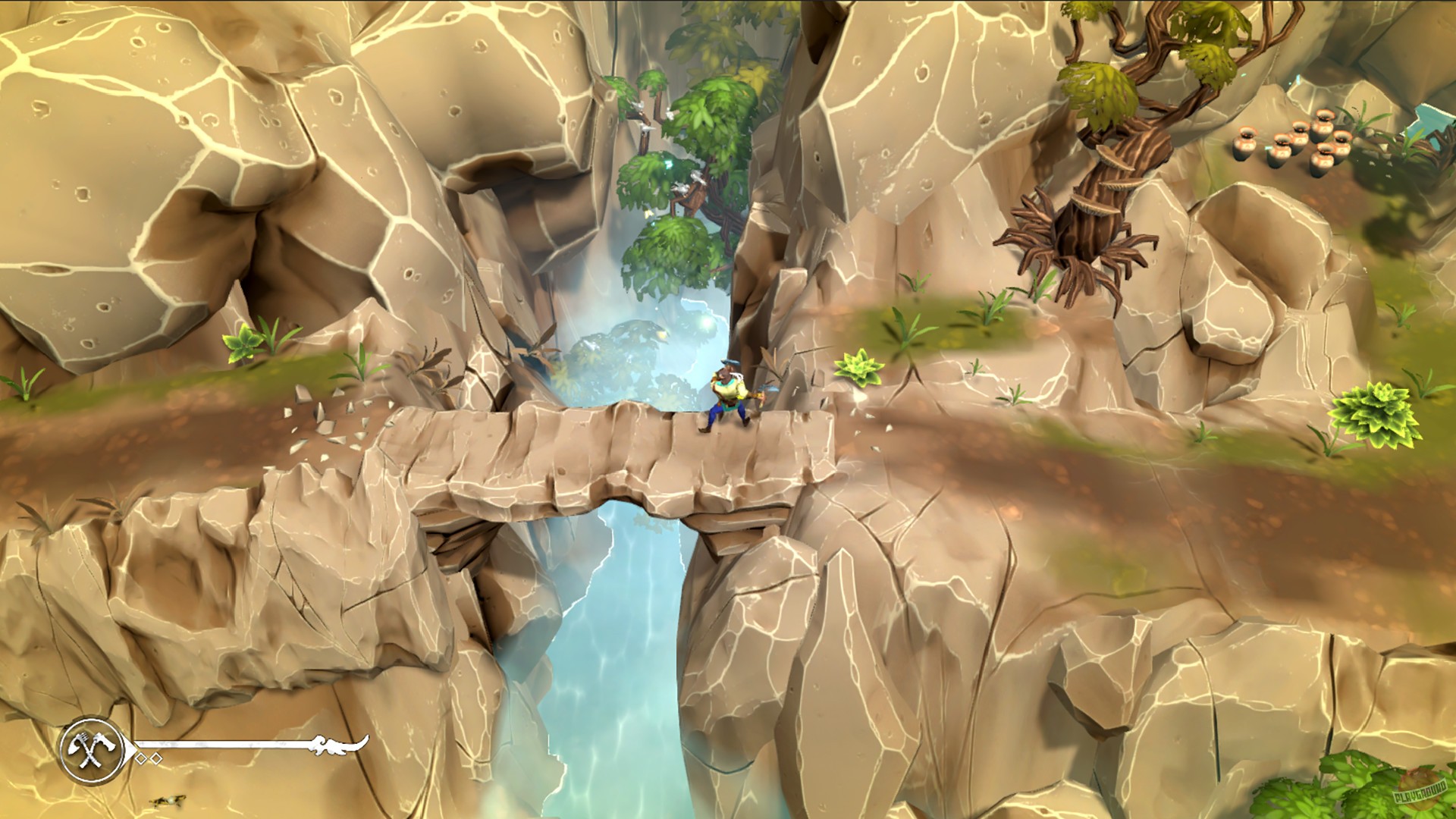
Task: Click the lizard creature near the HUD
Action: [167, 802]
